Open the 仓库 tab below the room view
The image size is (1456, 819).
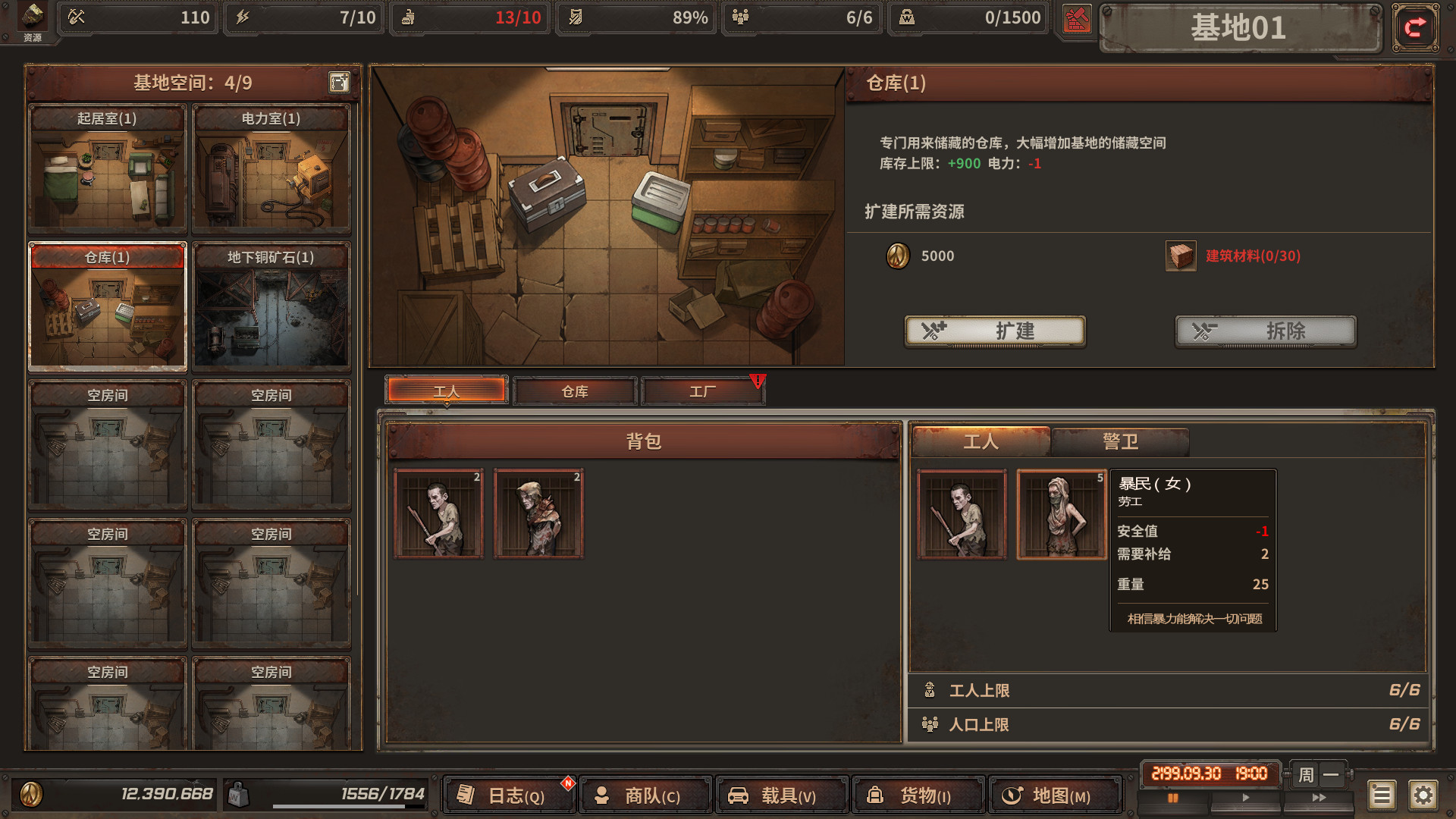[x=574, y=391]
